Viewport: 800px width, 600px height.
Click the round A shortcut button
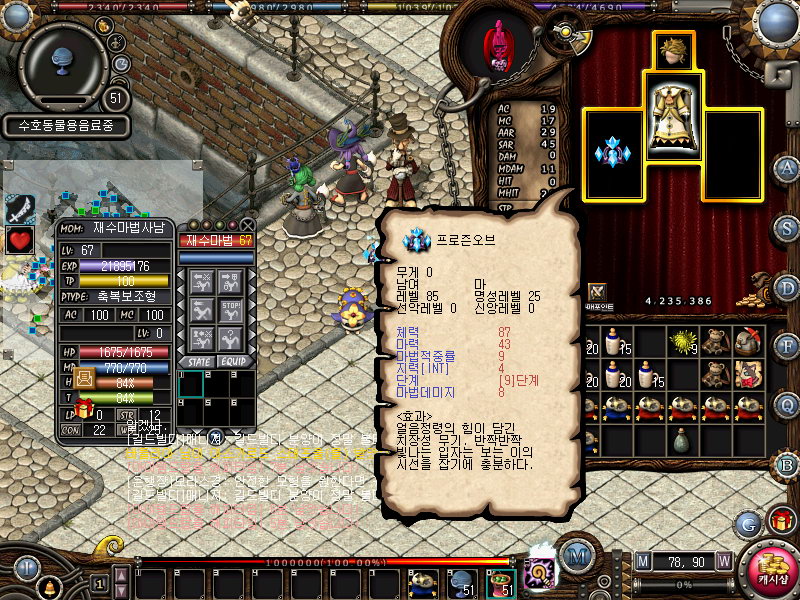786,168
